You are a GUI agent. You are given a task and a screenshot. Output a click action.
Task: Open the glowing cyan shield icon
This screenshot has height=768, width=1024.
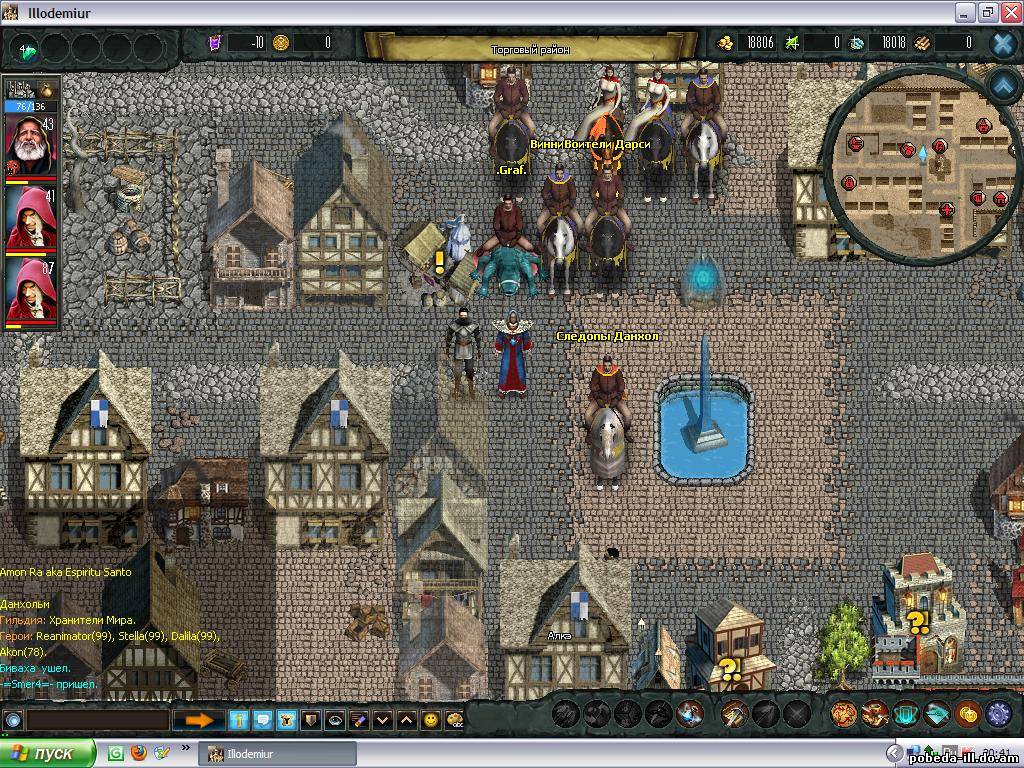[906, 713]
